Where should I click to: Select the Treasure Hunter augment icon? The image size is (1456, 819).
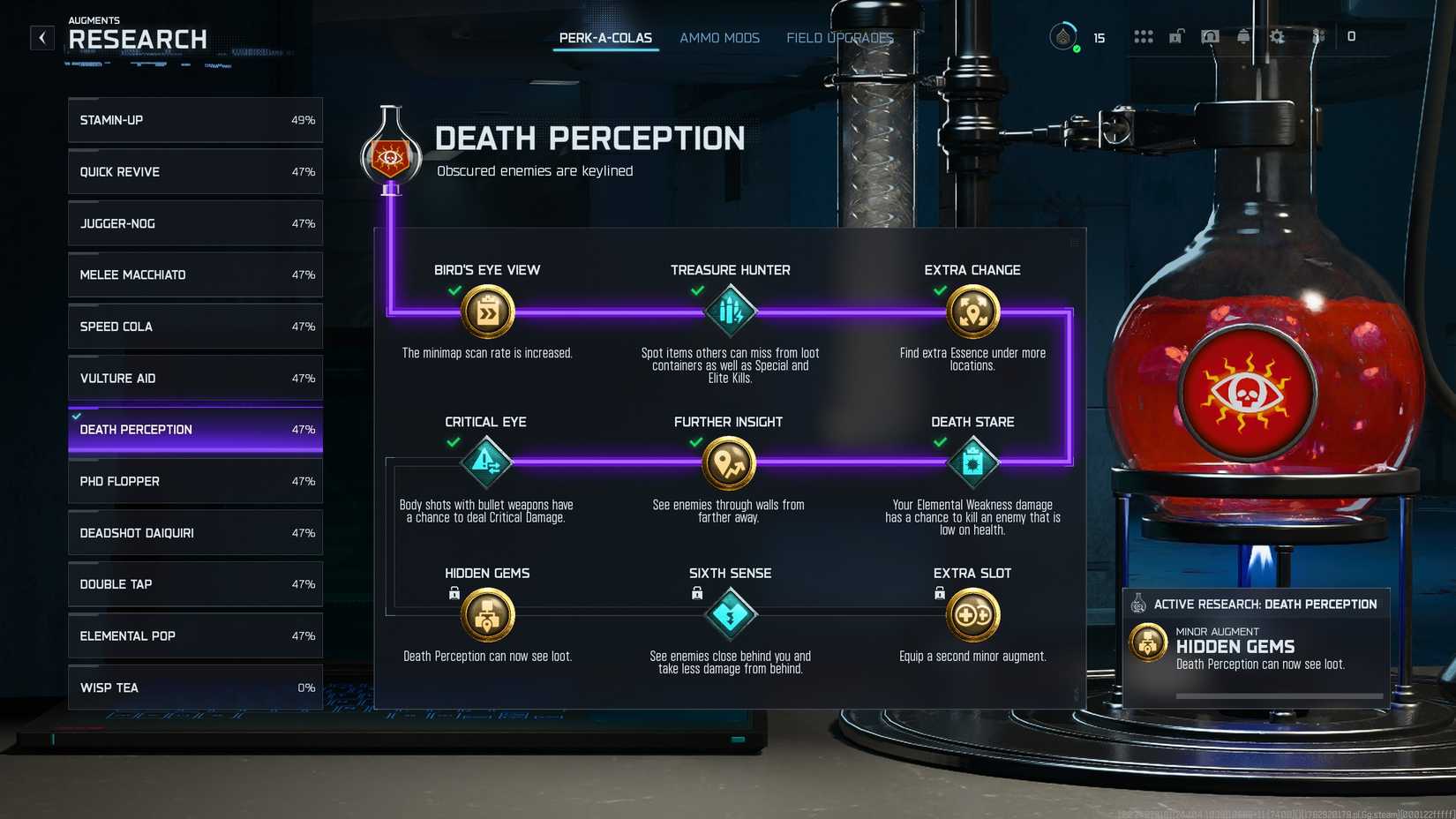point(730,312)
